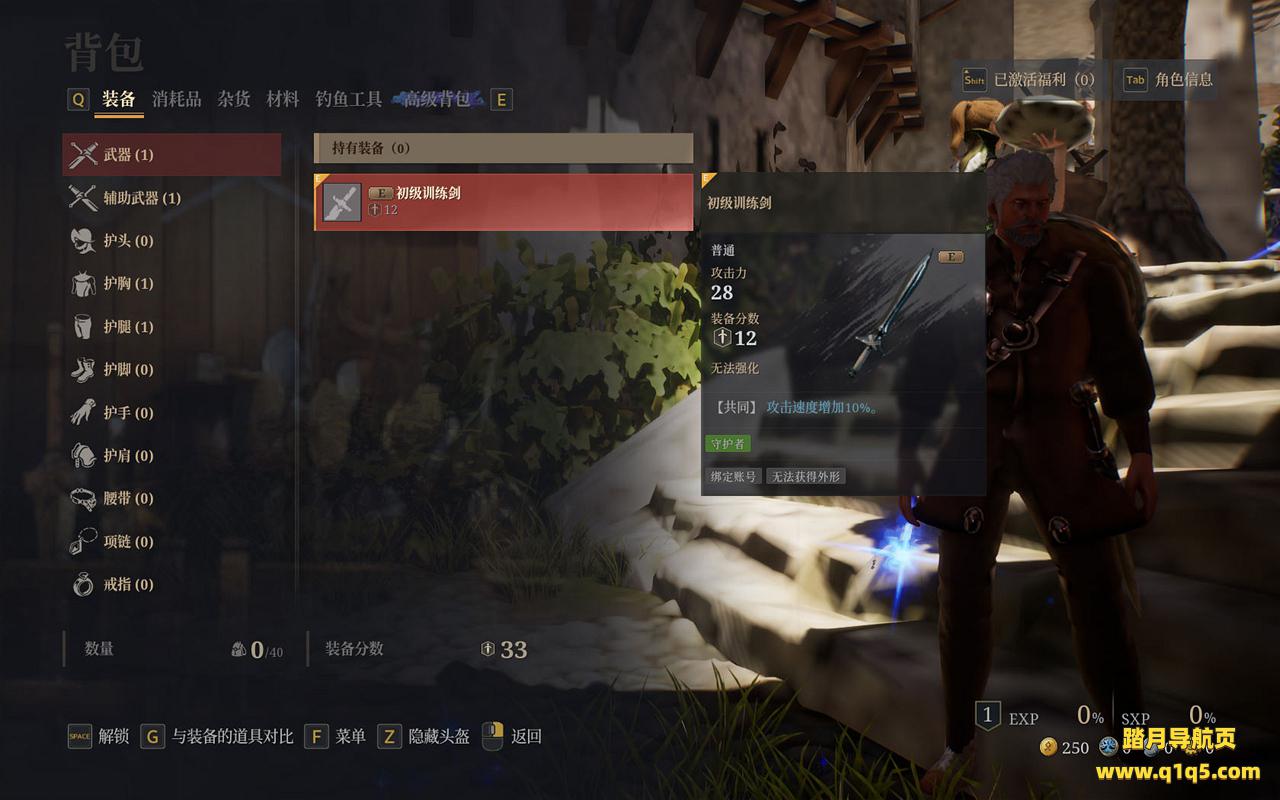Select the 杂货 tab
This screenshot has height=800, width=1280.
(x=234, y=99)
